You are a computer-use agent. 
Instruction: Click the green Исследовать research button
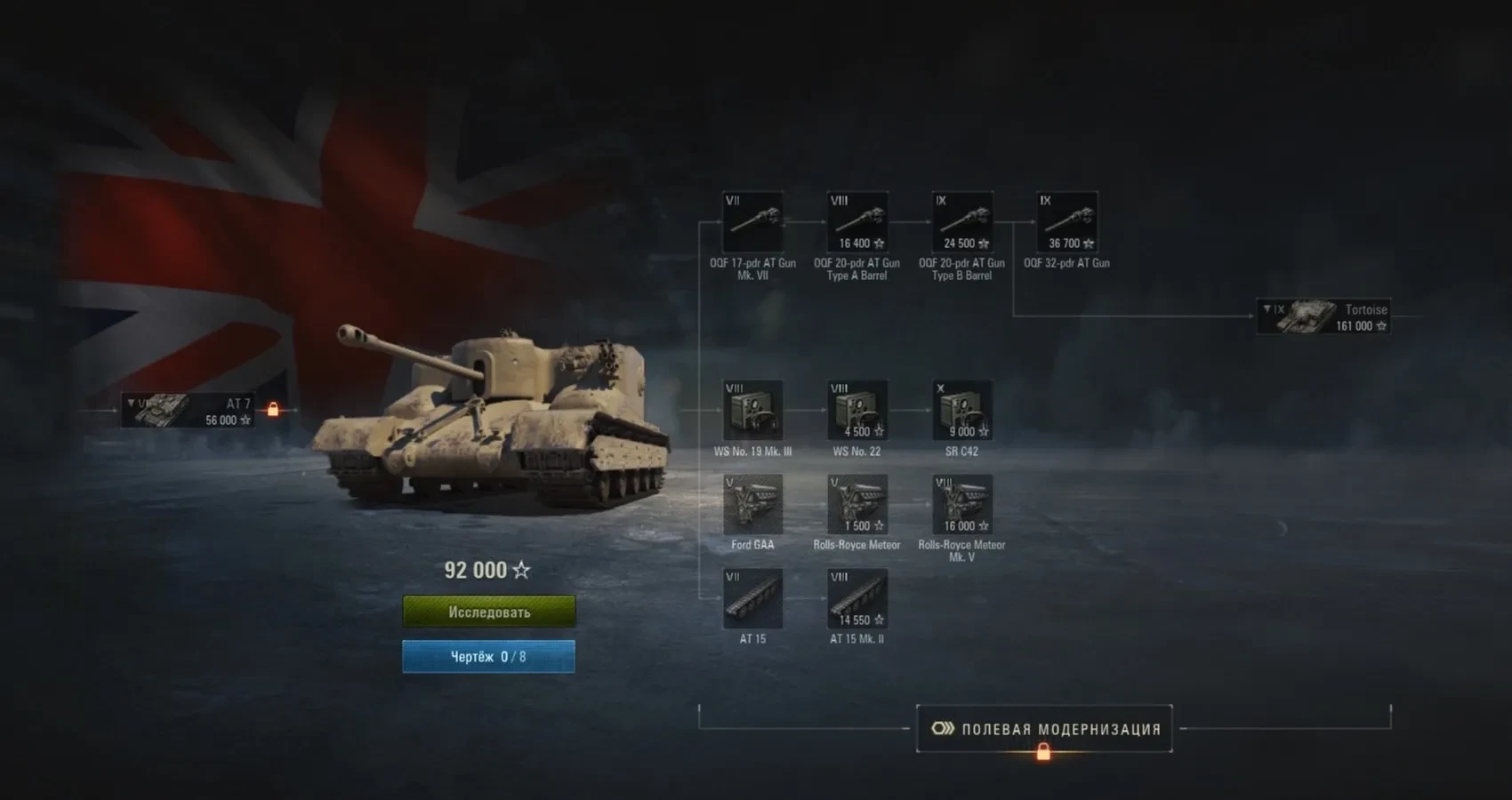tap(488, 612)
